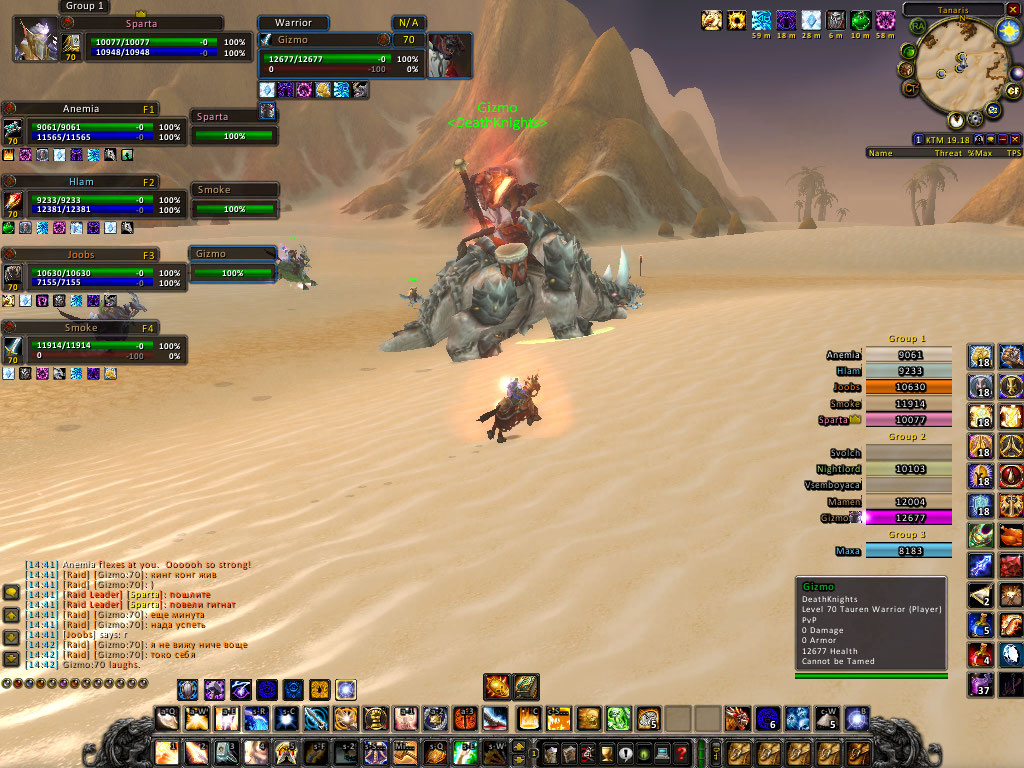This screenshot has height=768, width=1024.
Task: Select Nightlord in the raid list
Action: coord(908,469)
